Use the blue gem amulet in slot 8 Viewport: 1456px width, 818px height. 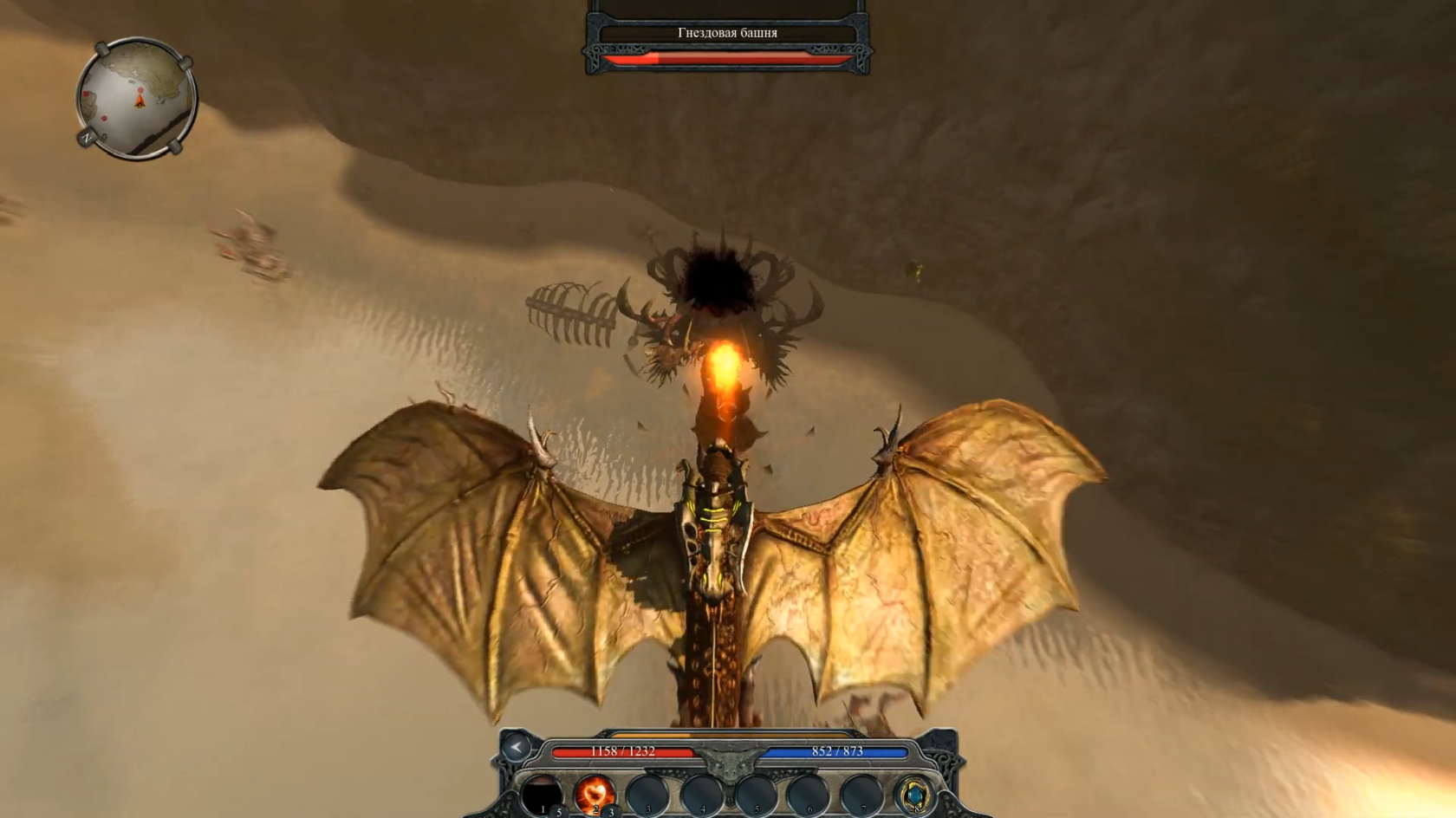point(913,793)
